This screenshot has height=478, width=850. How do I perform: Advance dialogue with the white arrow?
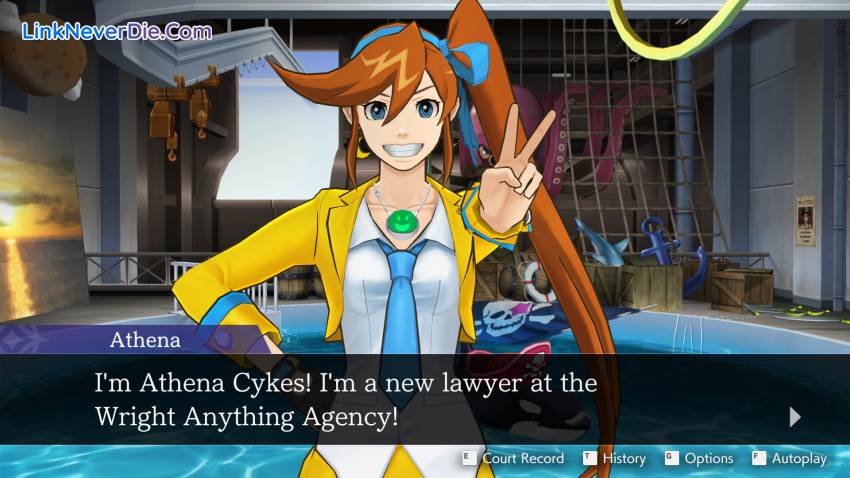[795, 416]
